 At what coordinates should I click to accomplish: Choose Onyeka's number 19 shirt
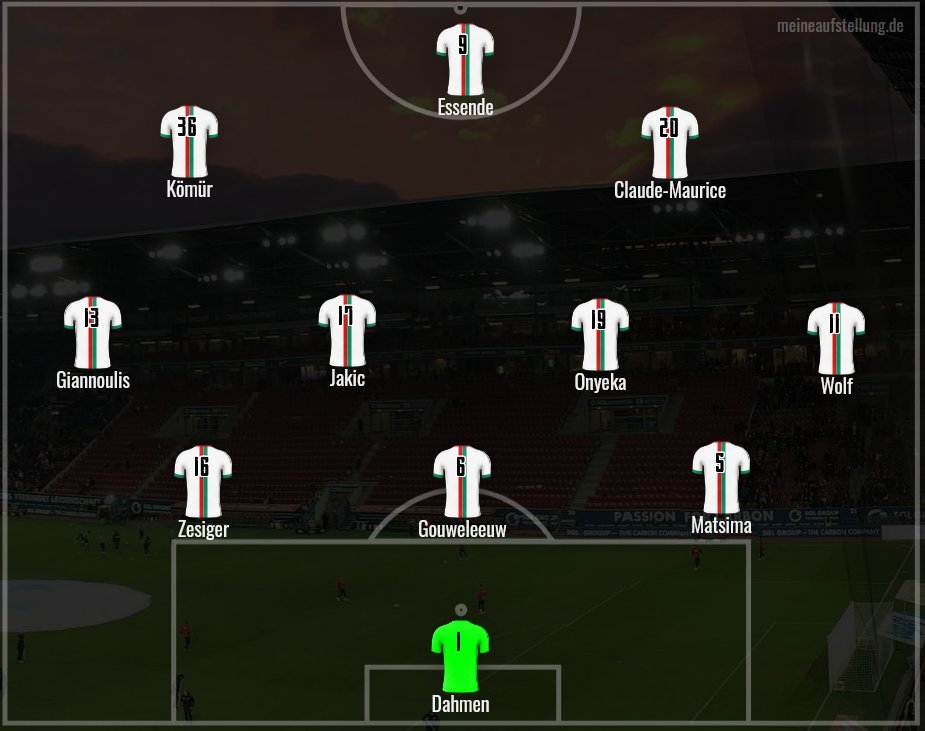[600, 333]
